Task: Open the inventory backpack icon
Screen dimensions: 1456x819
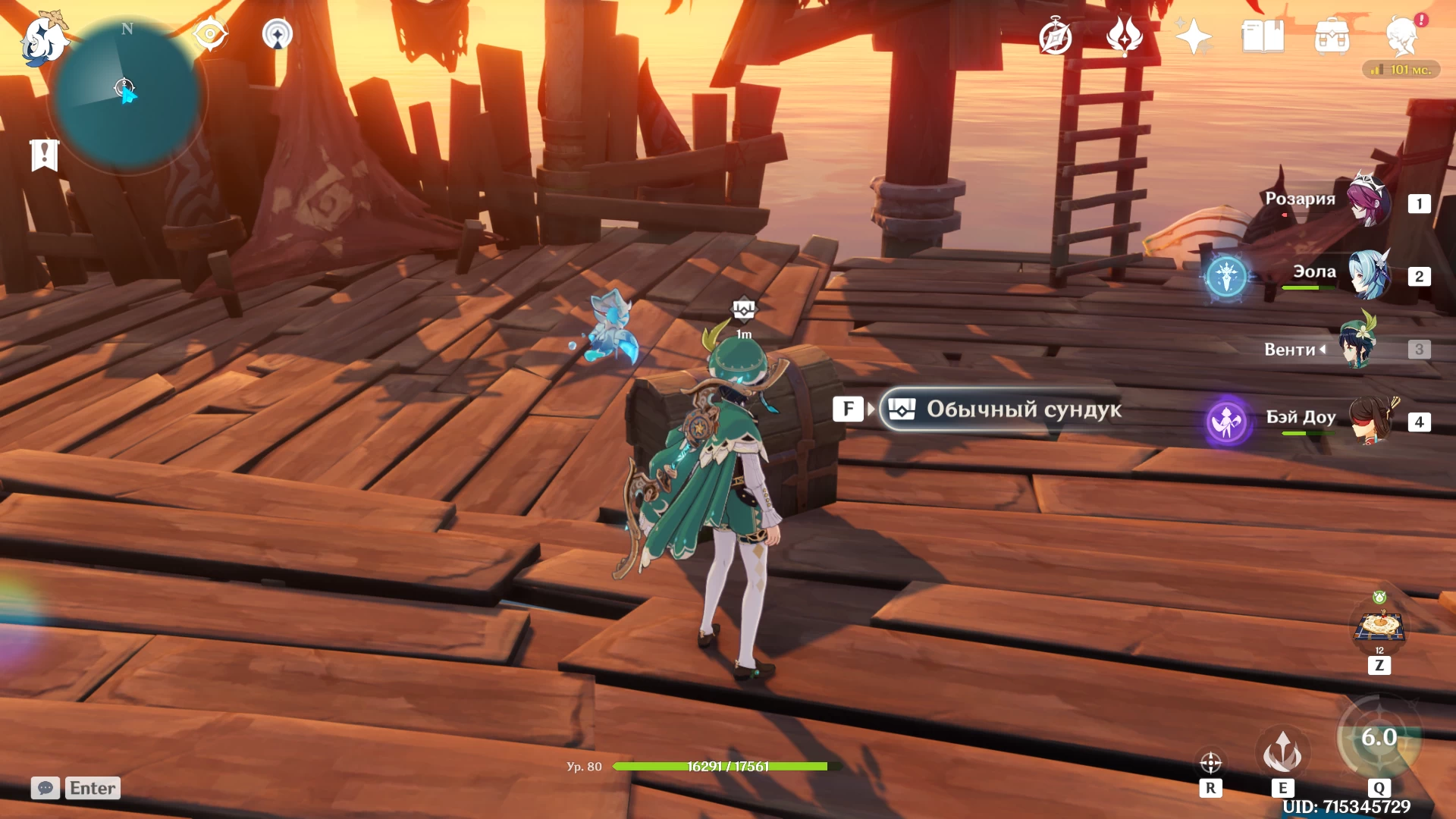Action: (x=1332, y=36)
